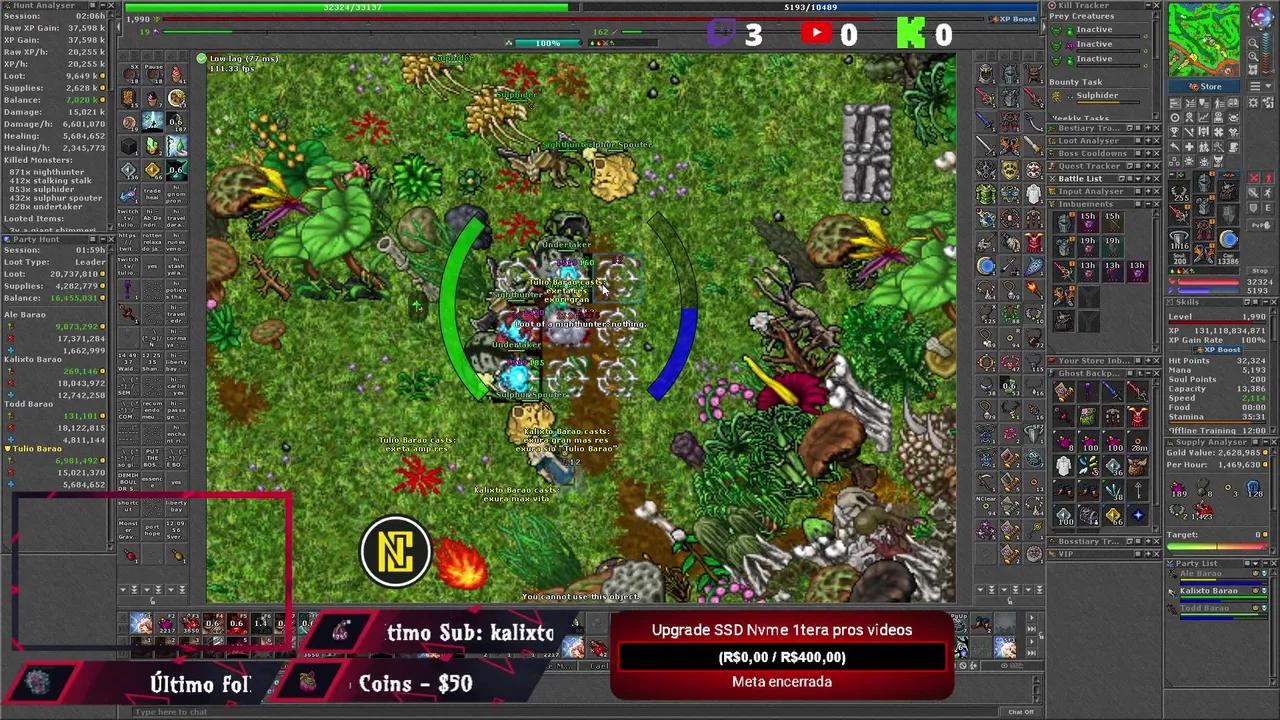Open the Battle List sorting dropdown arrow
This screenshot has width=1280, height=720.
pyautogui.click(x=1138, y=179)
